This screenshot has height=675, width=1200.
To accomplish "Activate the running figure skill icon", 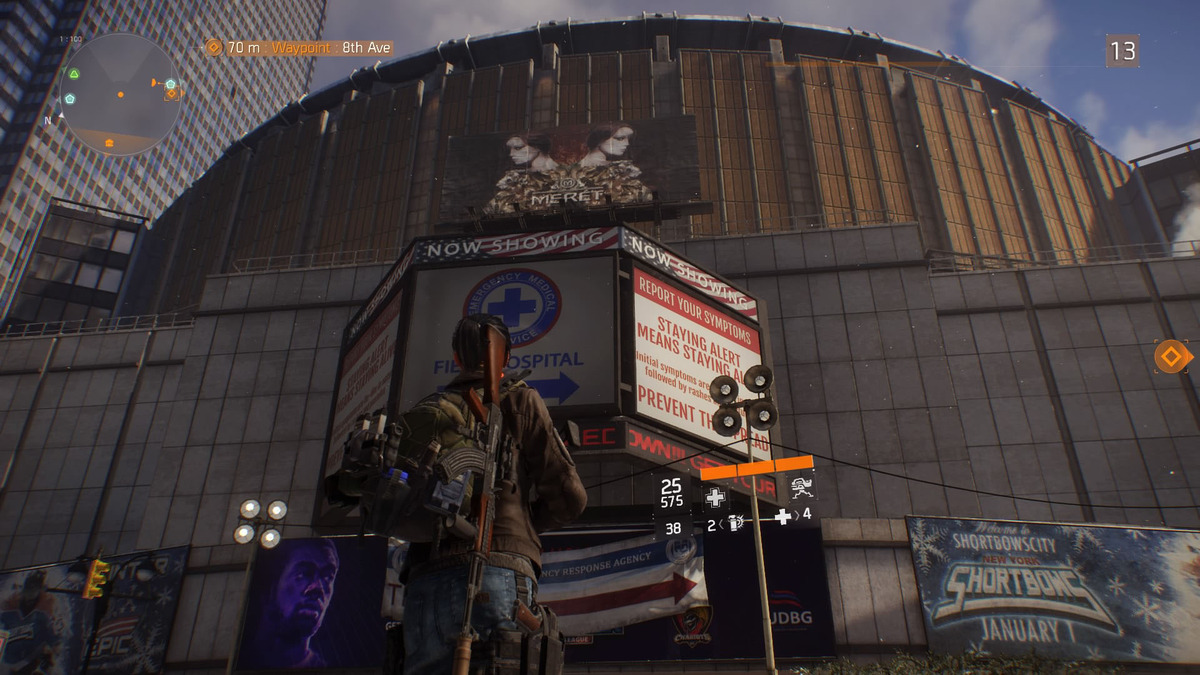I will pyautogui.click(x=801, y=487).
